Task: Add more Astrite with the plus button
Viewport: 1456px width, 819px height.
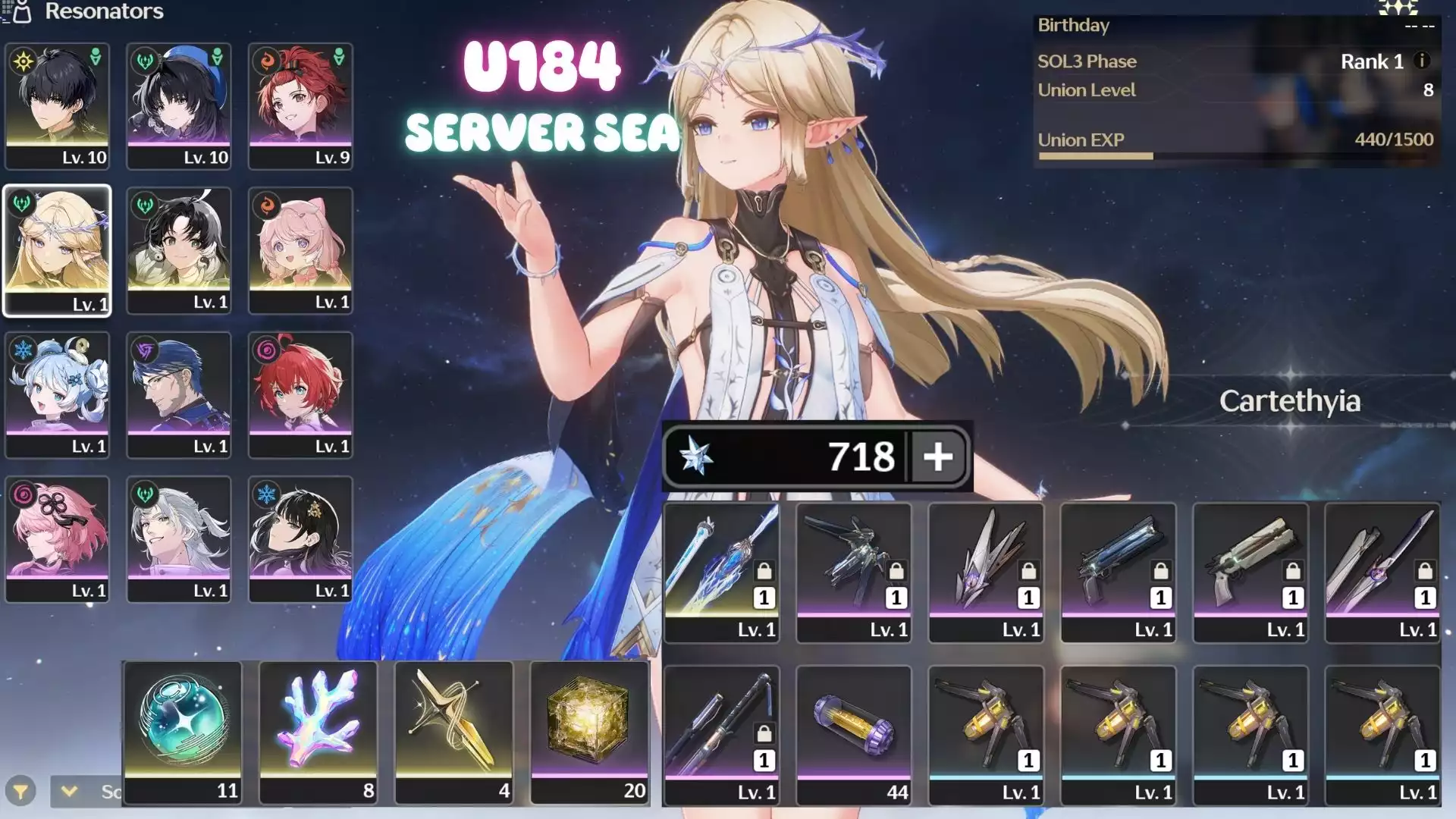Action: coord(938,457)
